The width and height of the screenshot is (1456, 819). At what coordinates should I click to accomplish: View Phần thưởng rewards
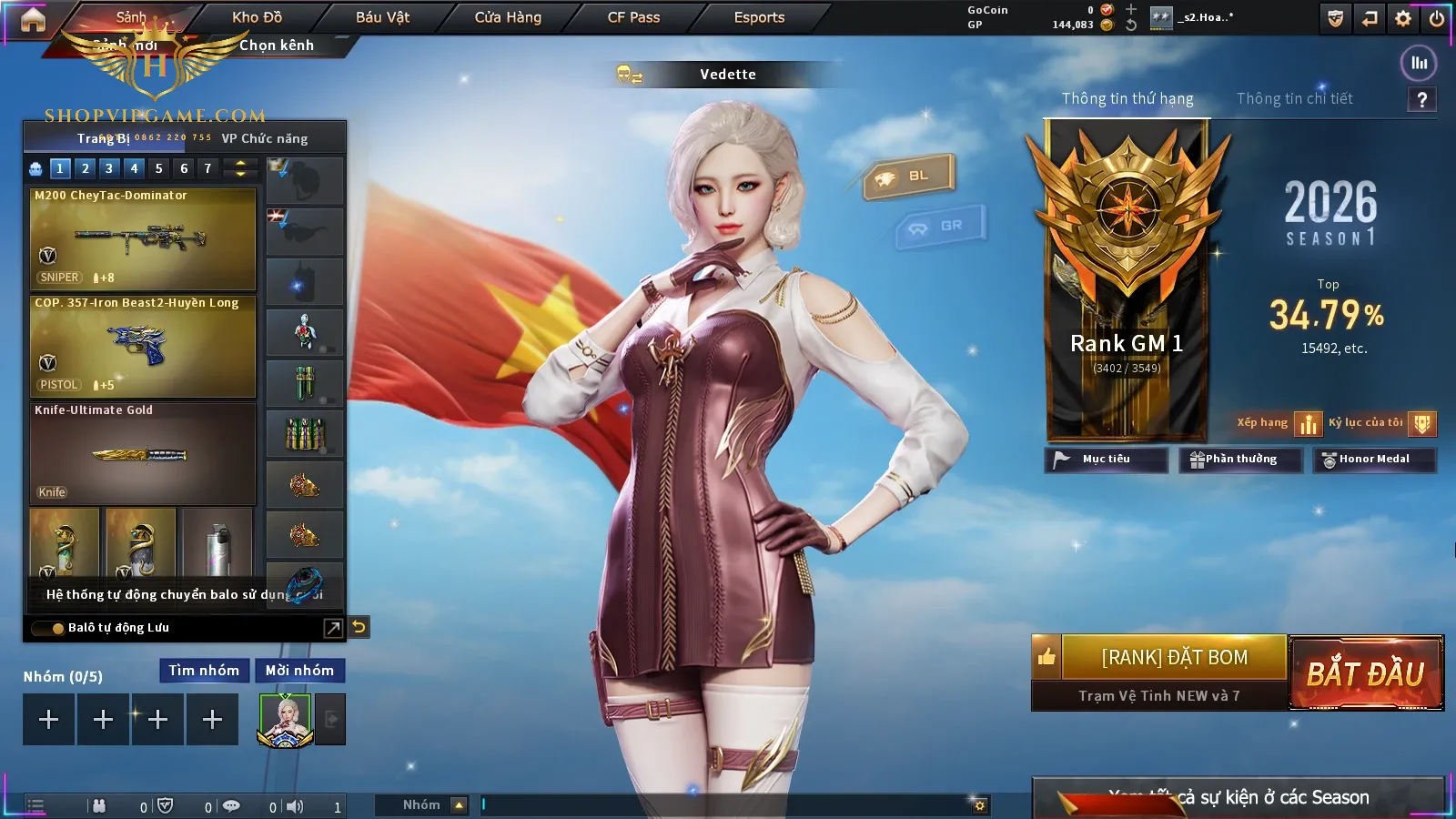point(1240,460)
